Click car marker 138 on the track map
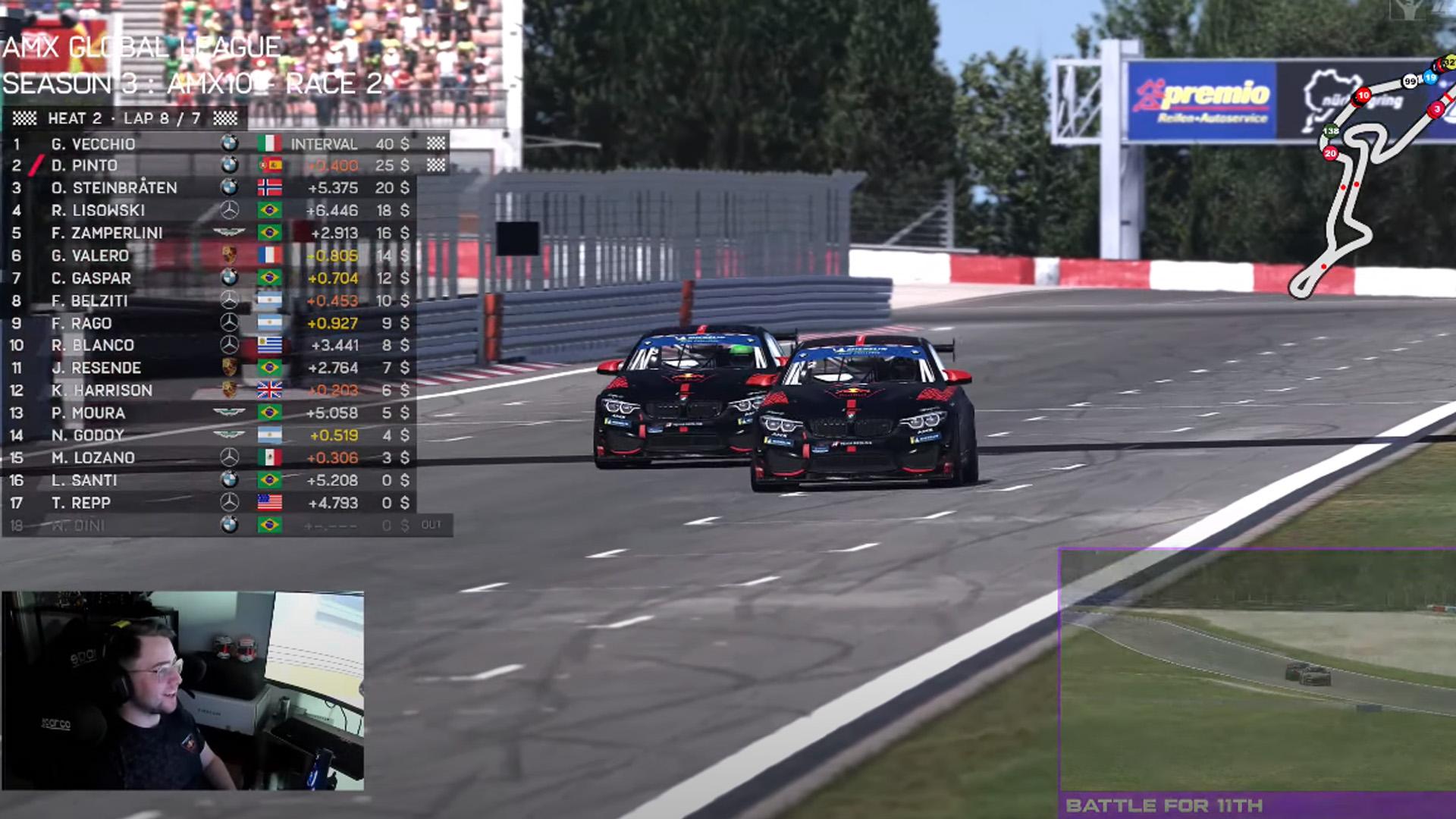The image size is (1456, 819). (x=1331, y=130)
